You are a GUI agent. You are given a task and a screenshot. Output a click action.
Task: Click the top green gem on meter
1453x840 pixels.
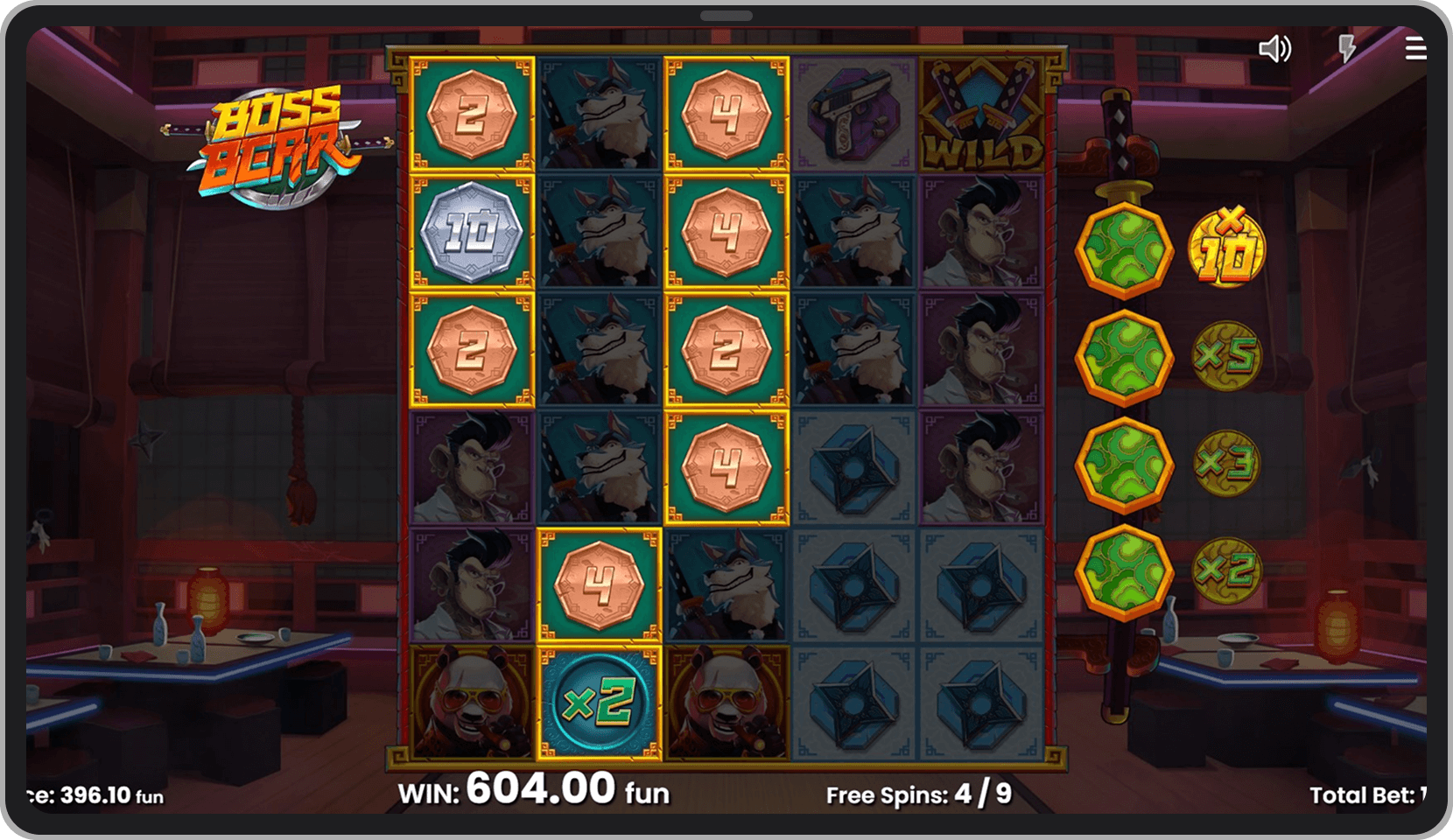tap(1125, 248)
